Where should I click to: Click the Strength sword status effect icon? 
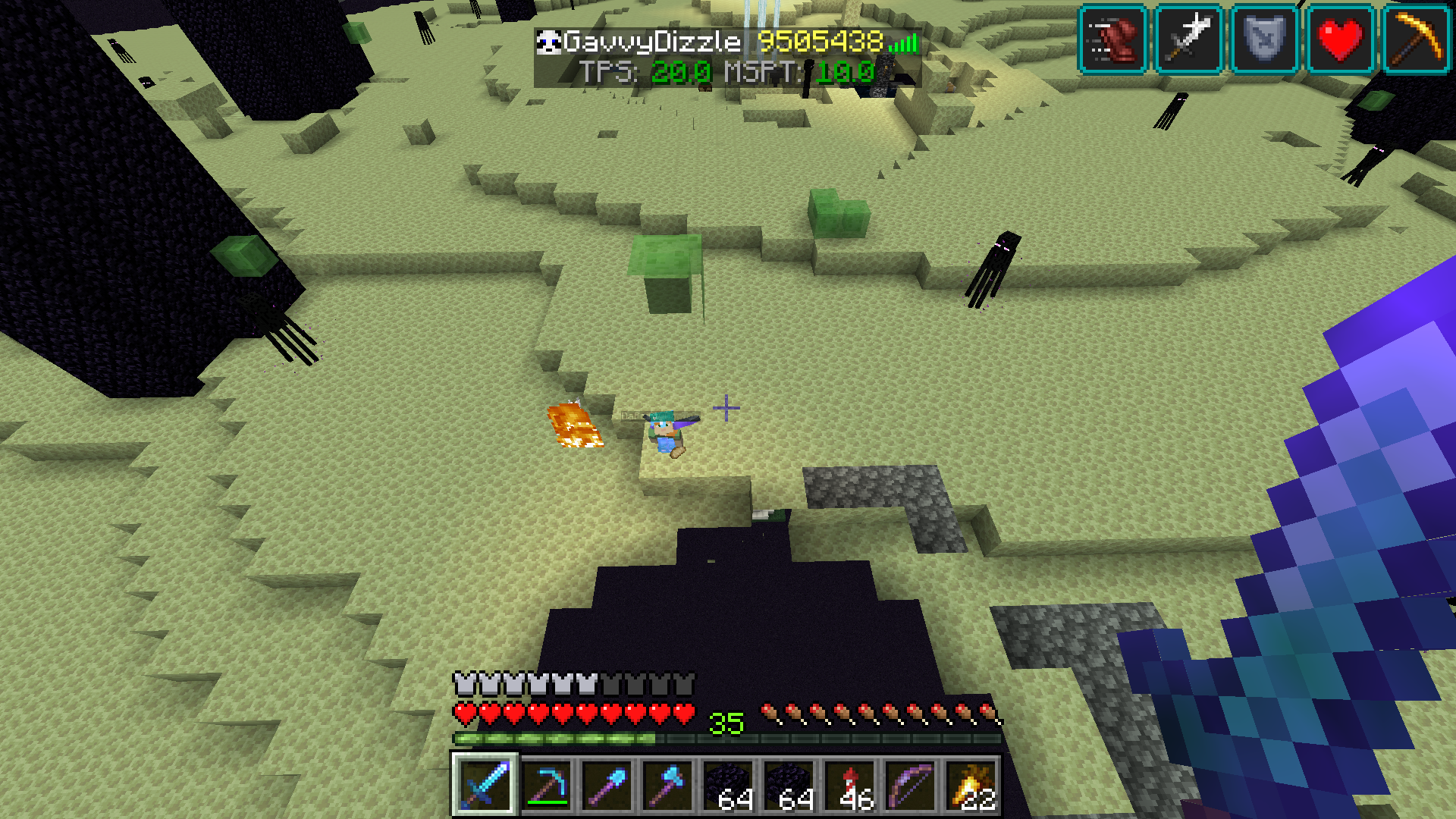tap(1188, 39)
